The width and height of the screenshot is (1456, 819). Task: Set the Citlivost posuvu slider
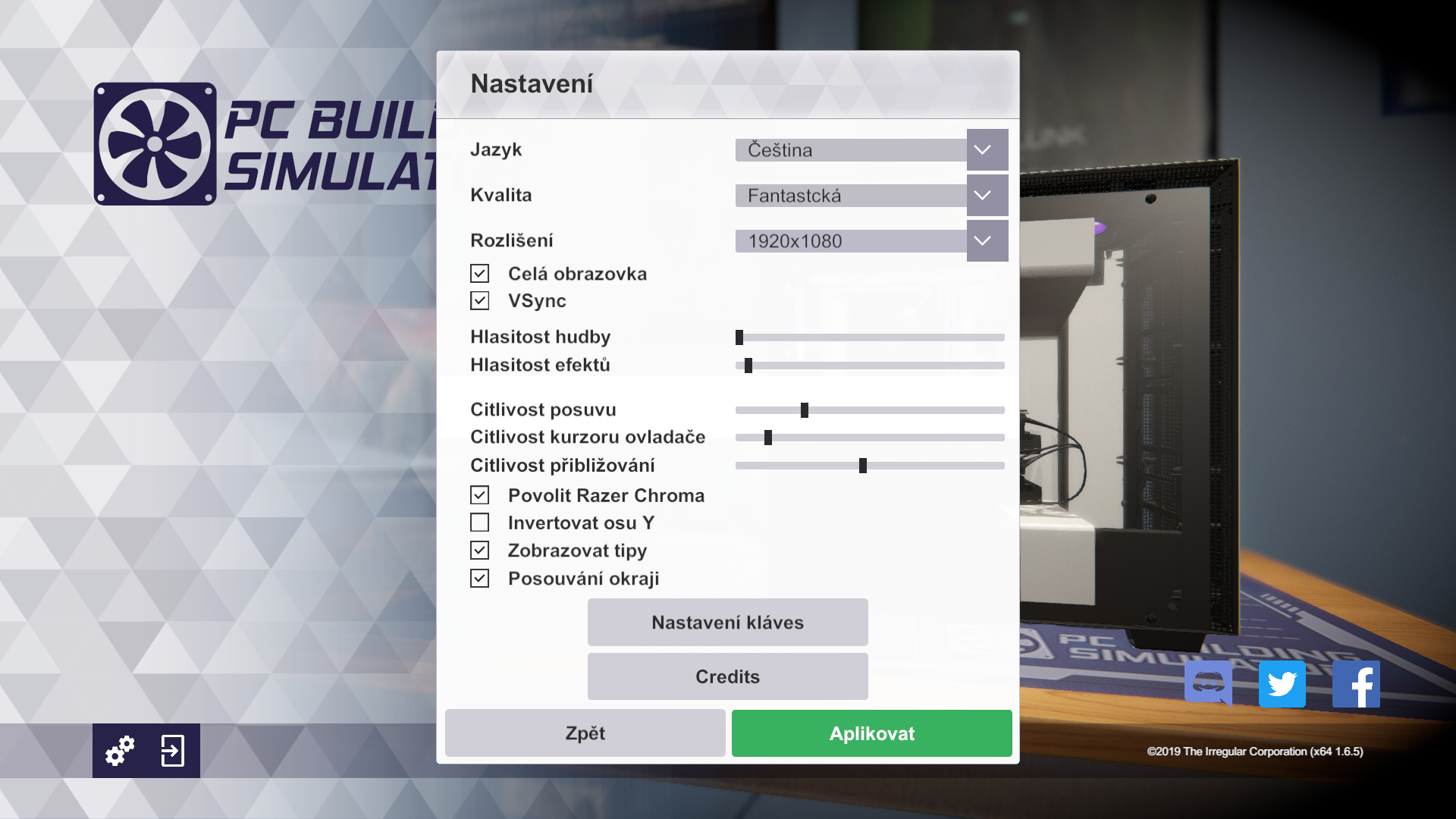pos(870,410)
